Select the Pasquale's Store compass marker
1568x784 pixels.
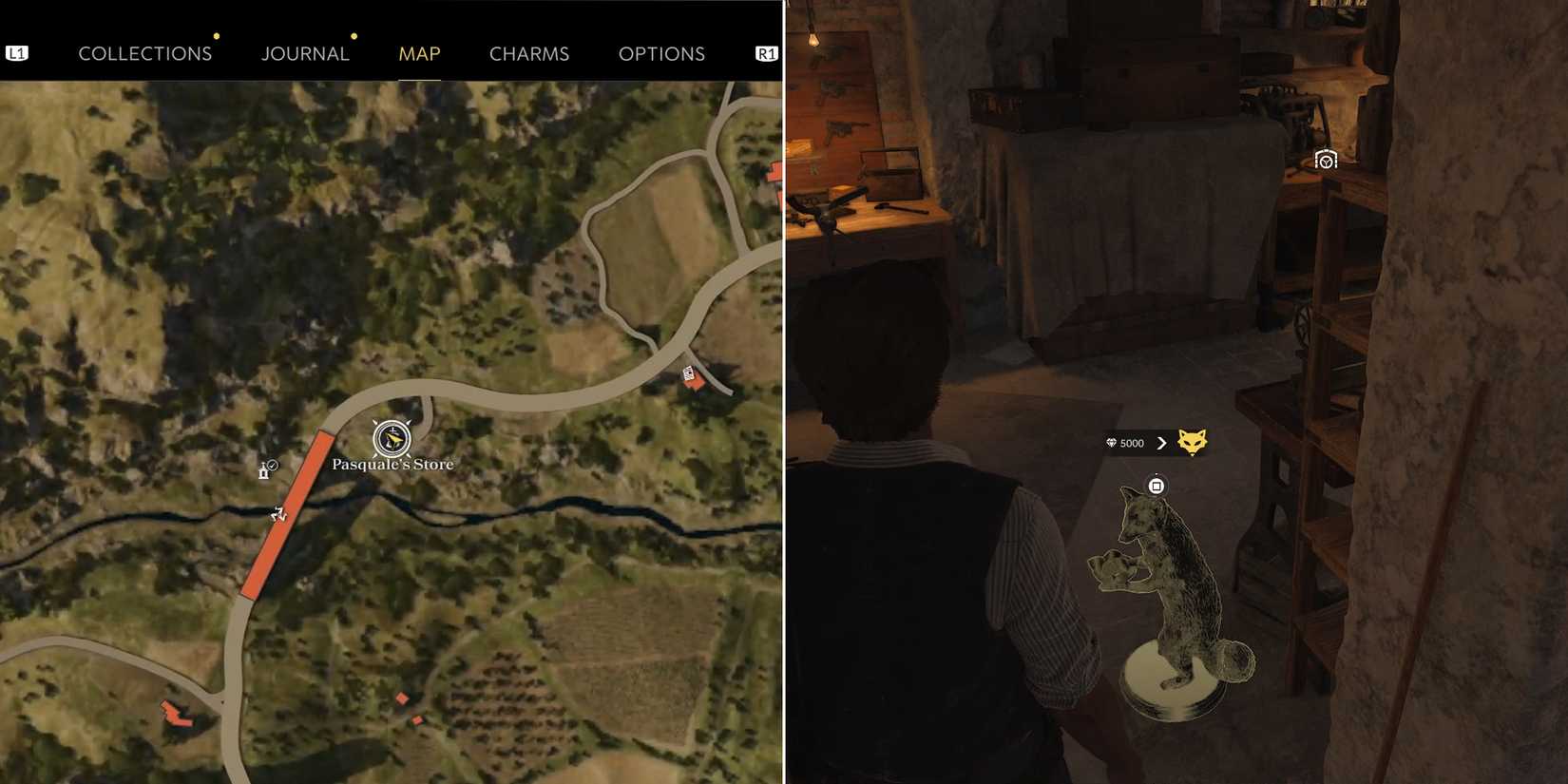pos(392,440)
